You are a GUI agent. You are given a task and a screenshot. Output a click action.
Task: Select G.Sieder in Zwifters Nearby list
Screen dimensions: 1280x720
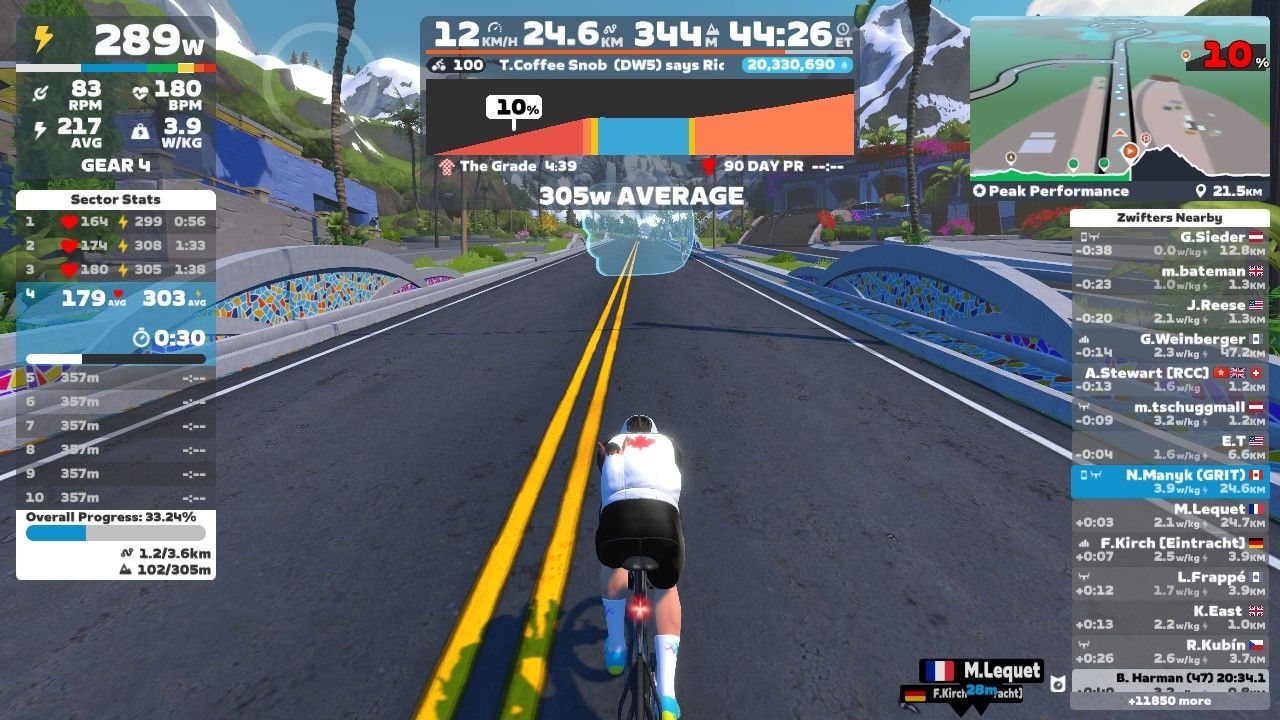point(1169,243)
